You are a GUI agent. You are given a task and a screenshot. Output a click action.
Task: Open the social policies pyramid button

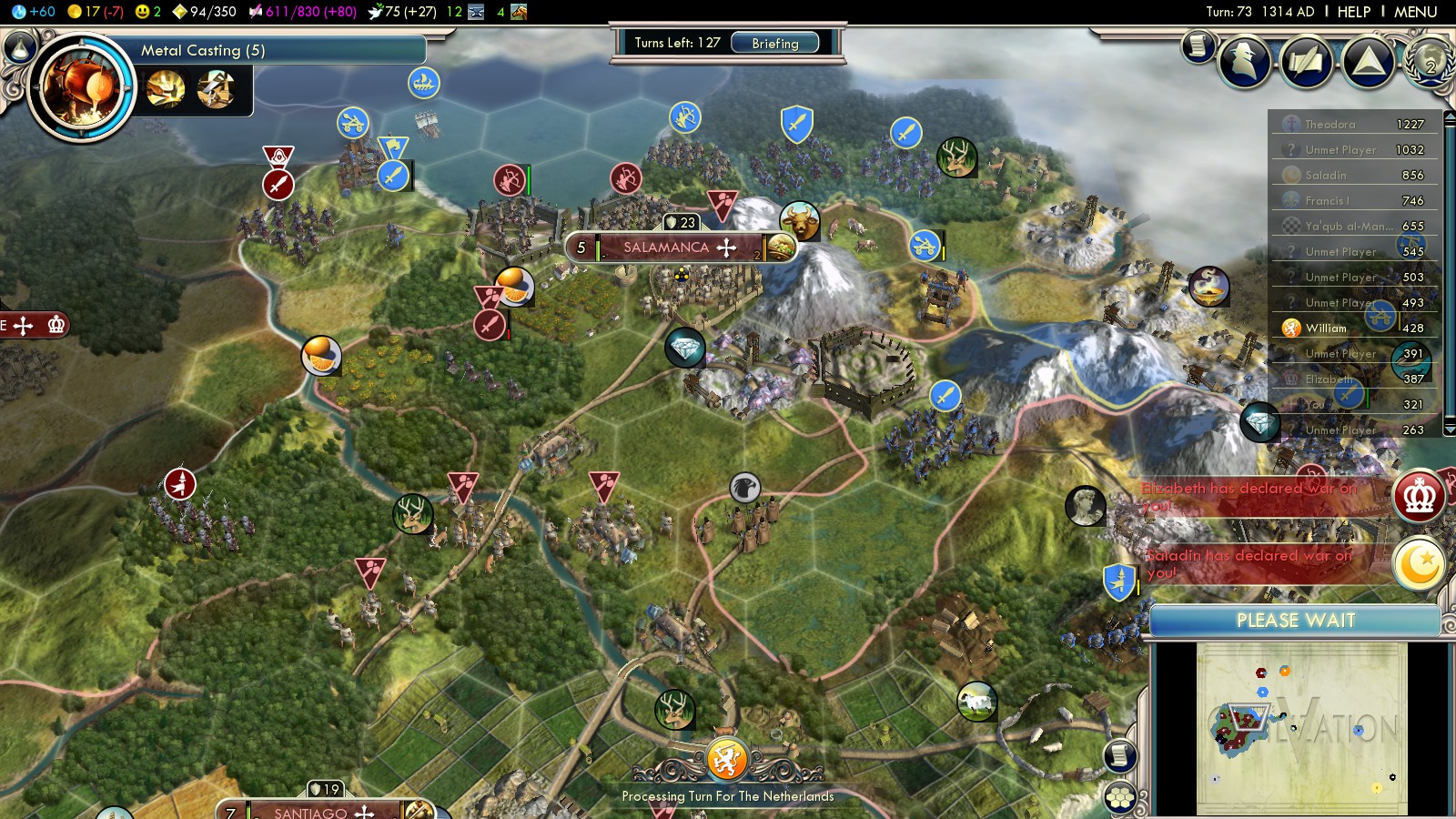pyautogui.click(x=1369, y=62)
